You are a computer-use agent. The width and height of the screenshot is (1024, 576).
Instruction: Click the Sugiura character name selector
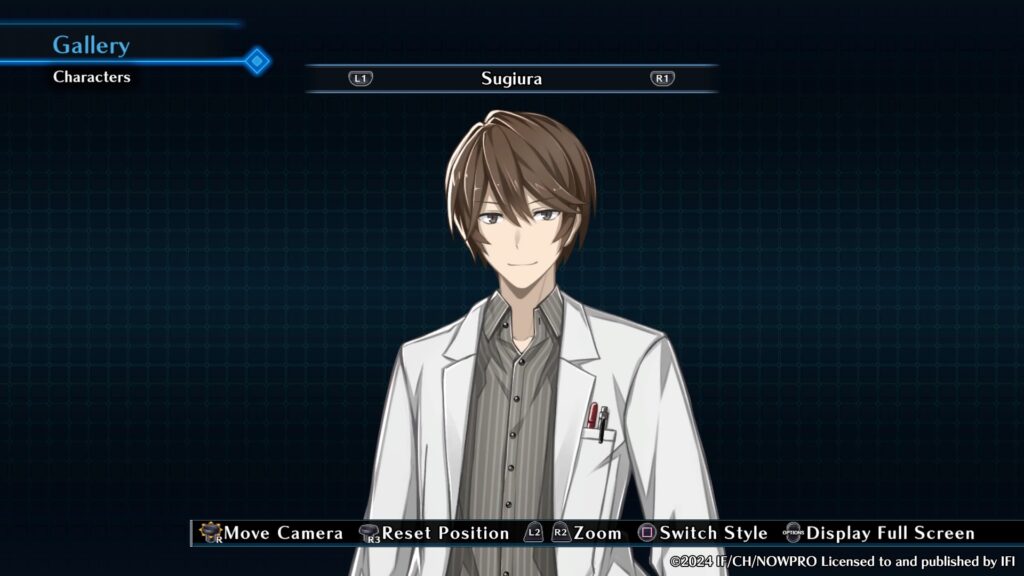click(x=511, y=78)
